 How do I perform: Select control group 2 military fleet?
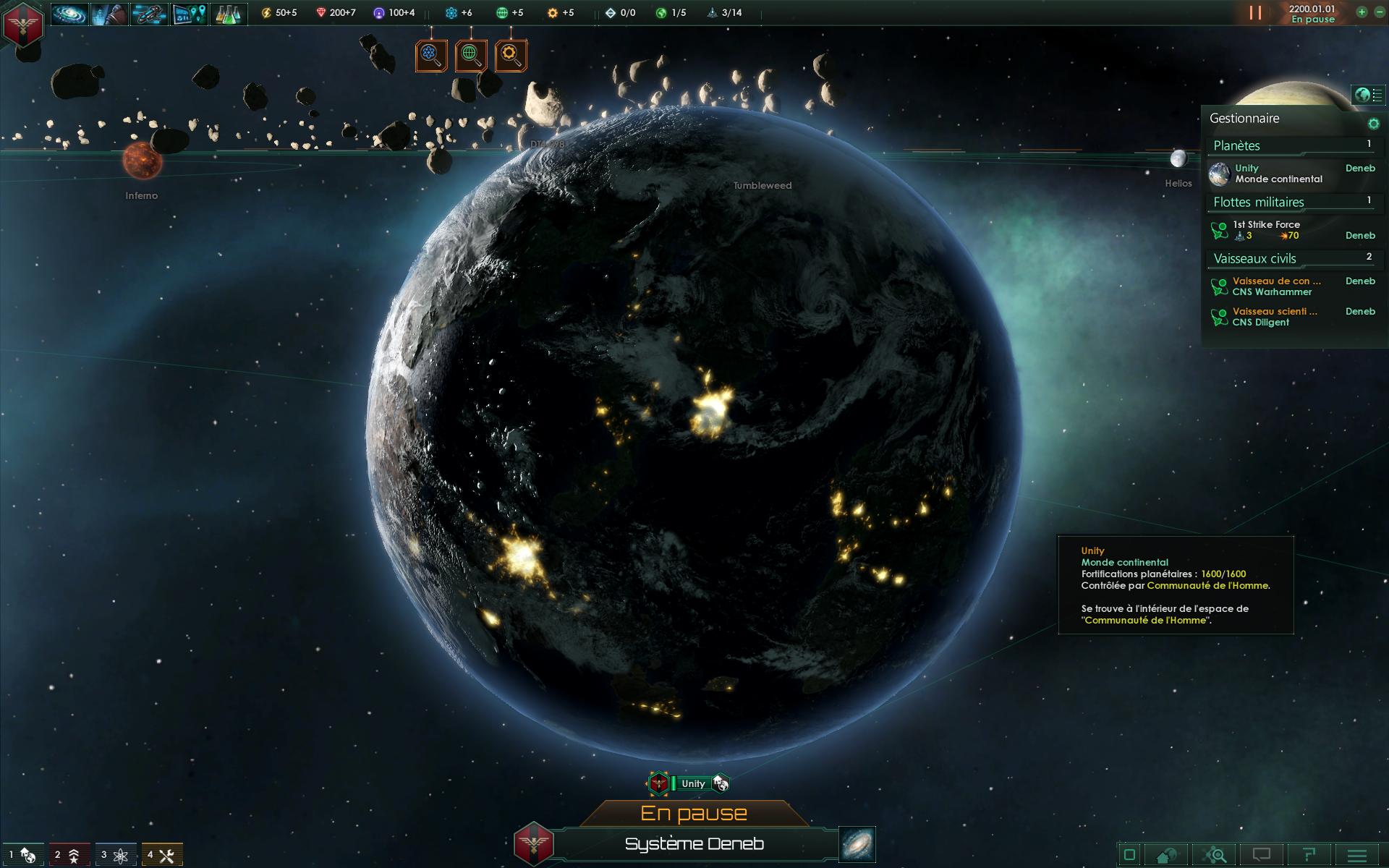tap(69, 855)
